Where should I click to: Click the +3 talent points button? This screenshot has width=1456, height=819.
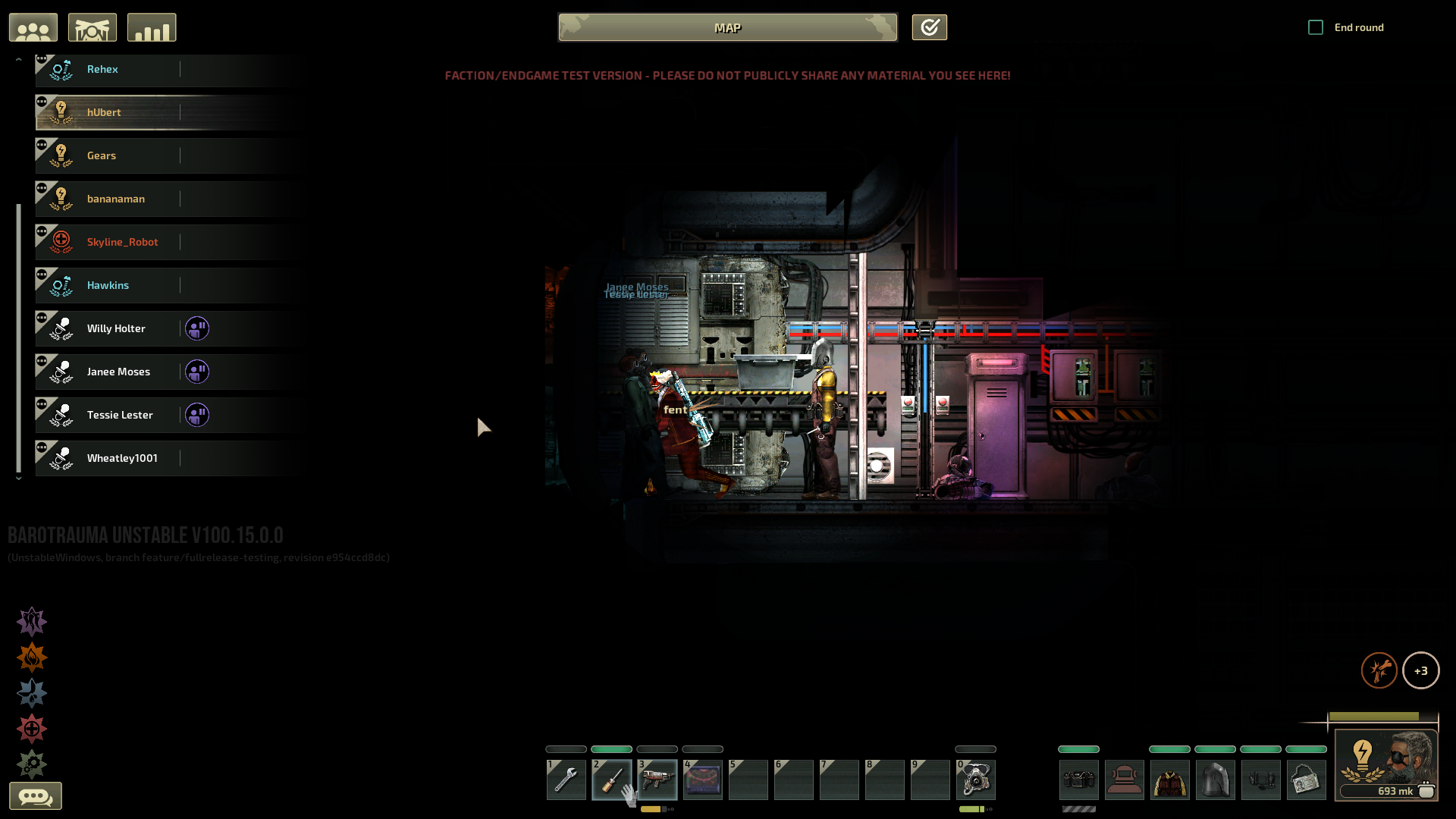pyautogui.click(x=1422, y=670)
